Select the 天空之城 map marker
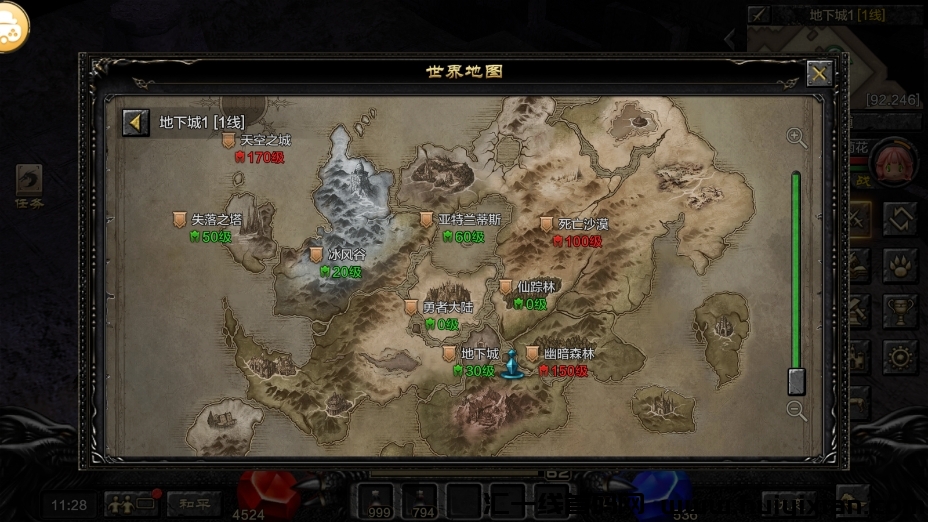The image size is (928, 522). [x=229, y=142]
